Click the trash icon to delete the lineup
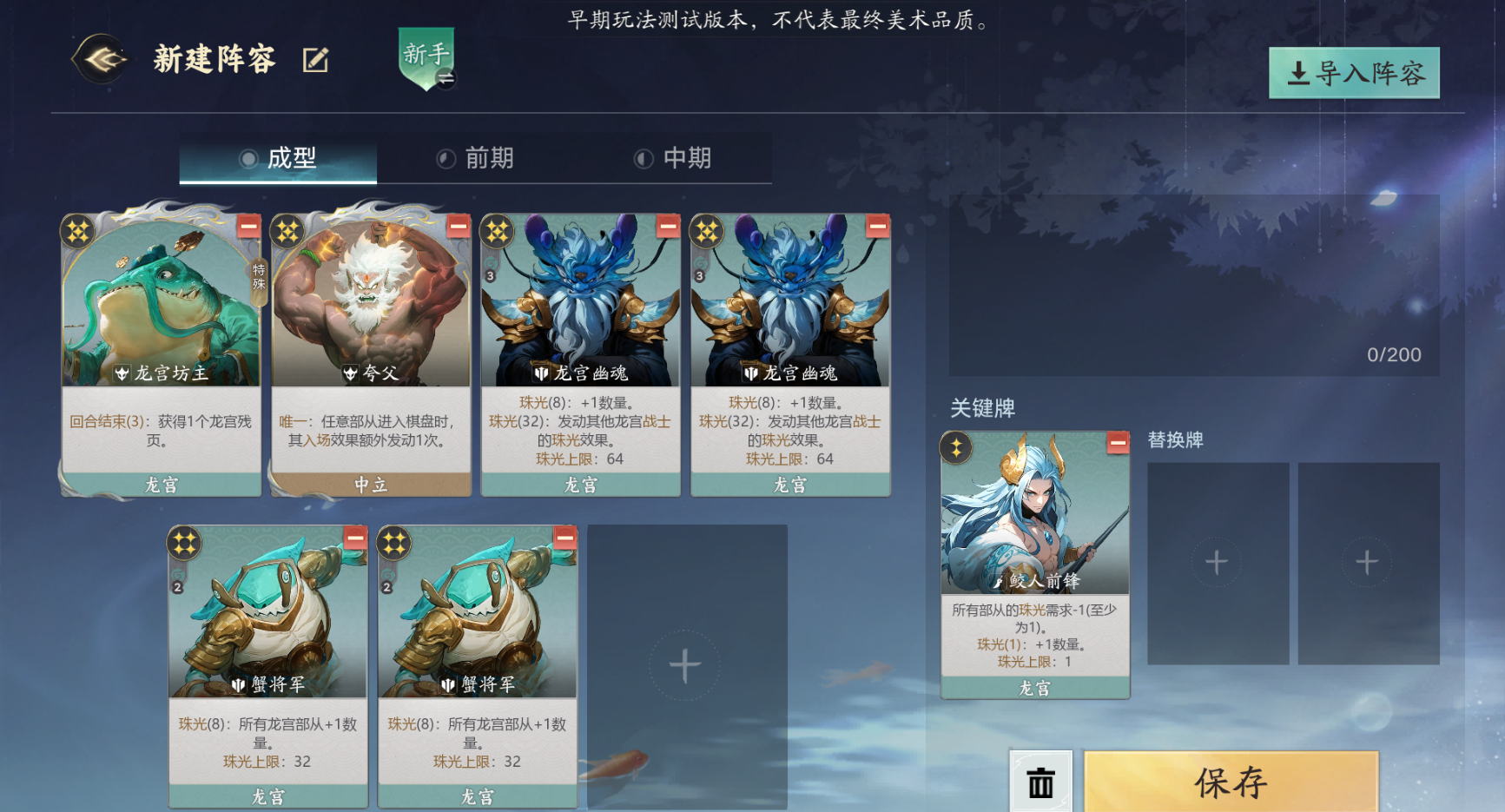 click(x=1041, y=782)
